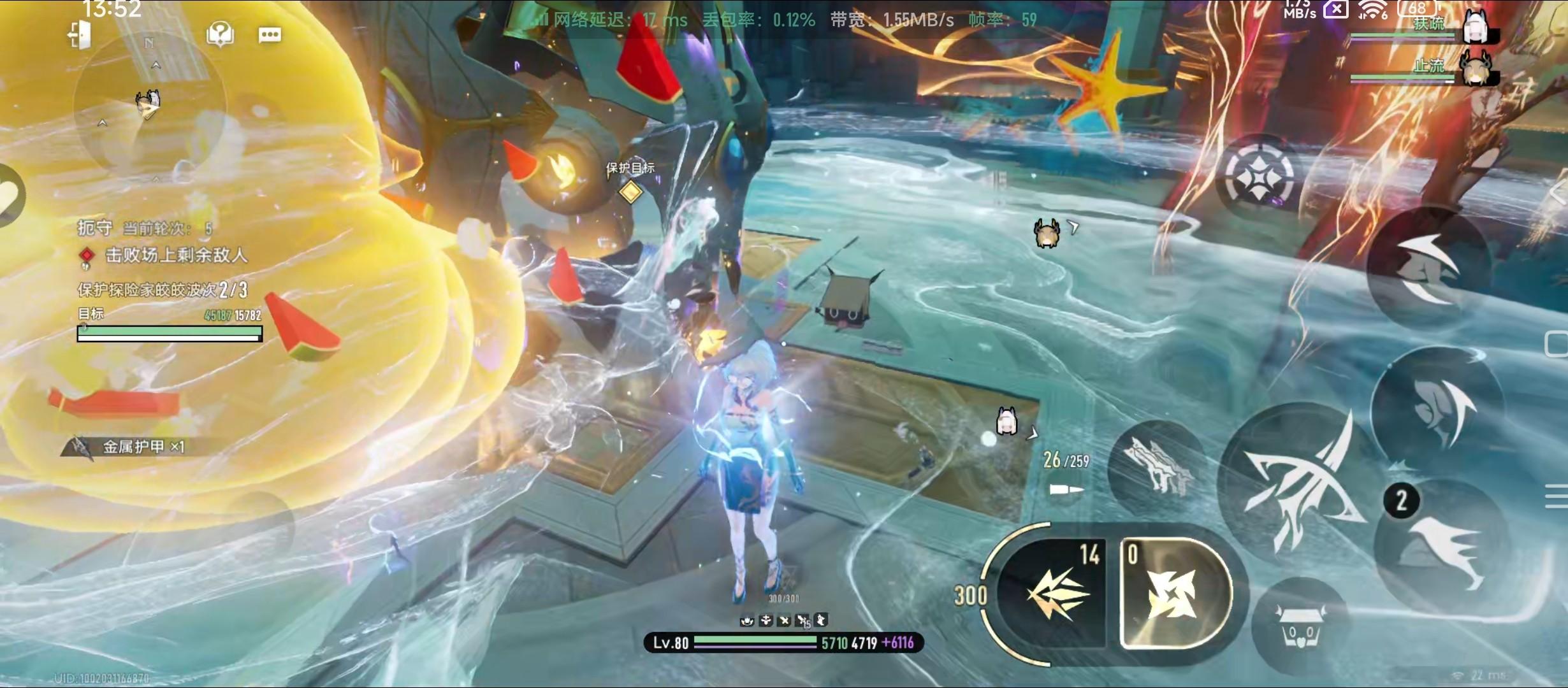The height and width of the screenshot is (688, 1568).
Task: Tap the 金属护甲 pickup notification
Action: pos(133,447)
